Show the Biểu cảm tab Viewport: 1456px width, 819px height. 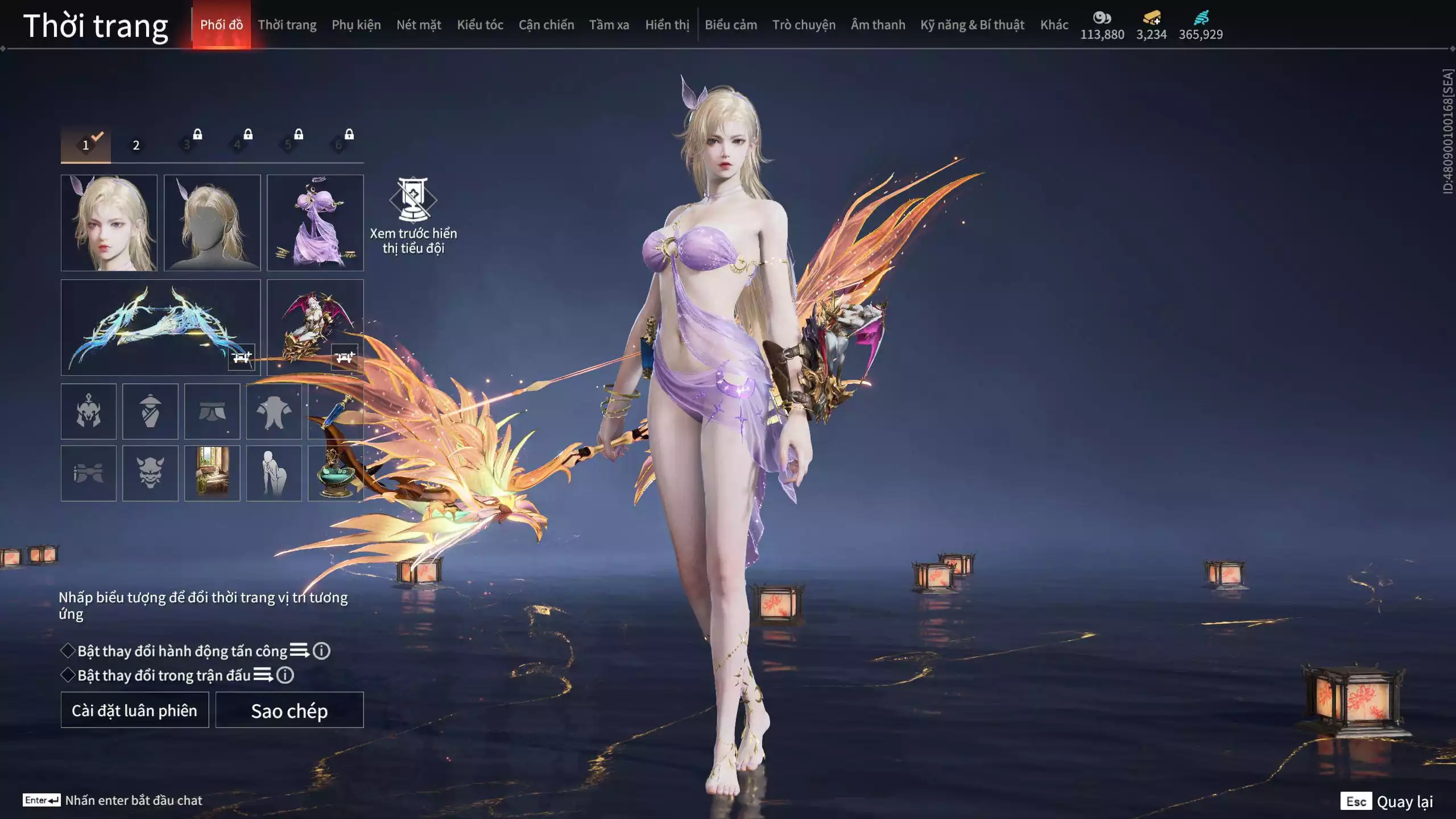731,25
